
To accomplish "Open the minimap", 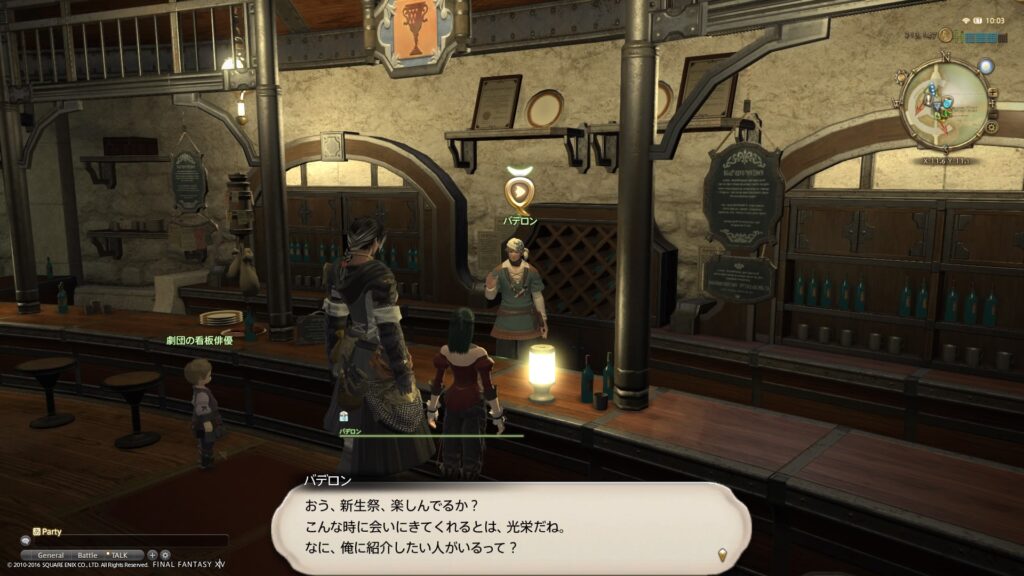I will tap(944, 102).
